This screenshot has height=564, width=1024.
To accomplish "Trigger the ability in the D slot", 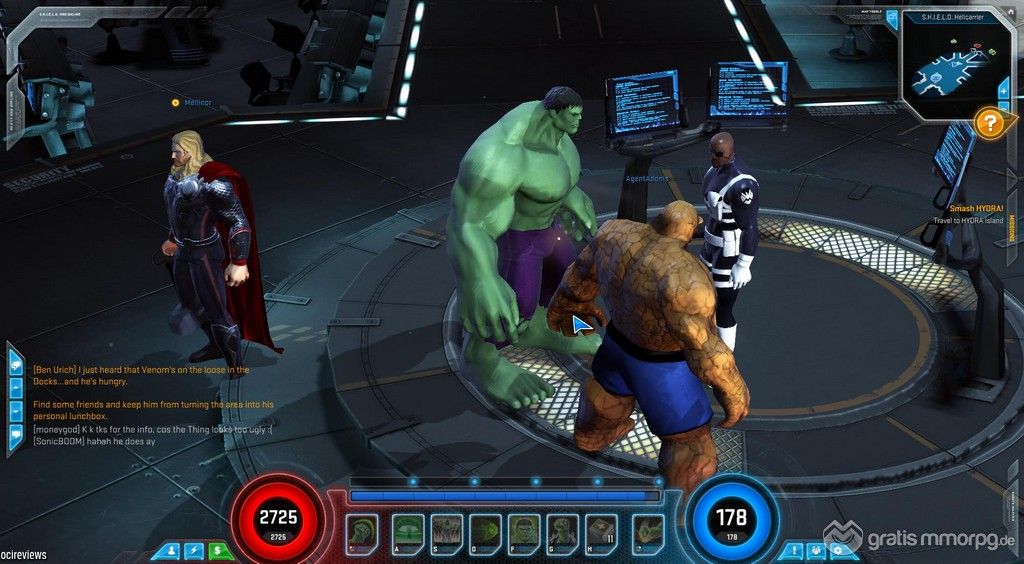I will [486, 531].
